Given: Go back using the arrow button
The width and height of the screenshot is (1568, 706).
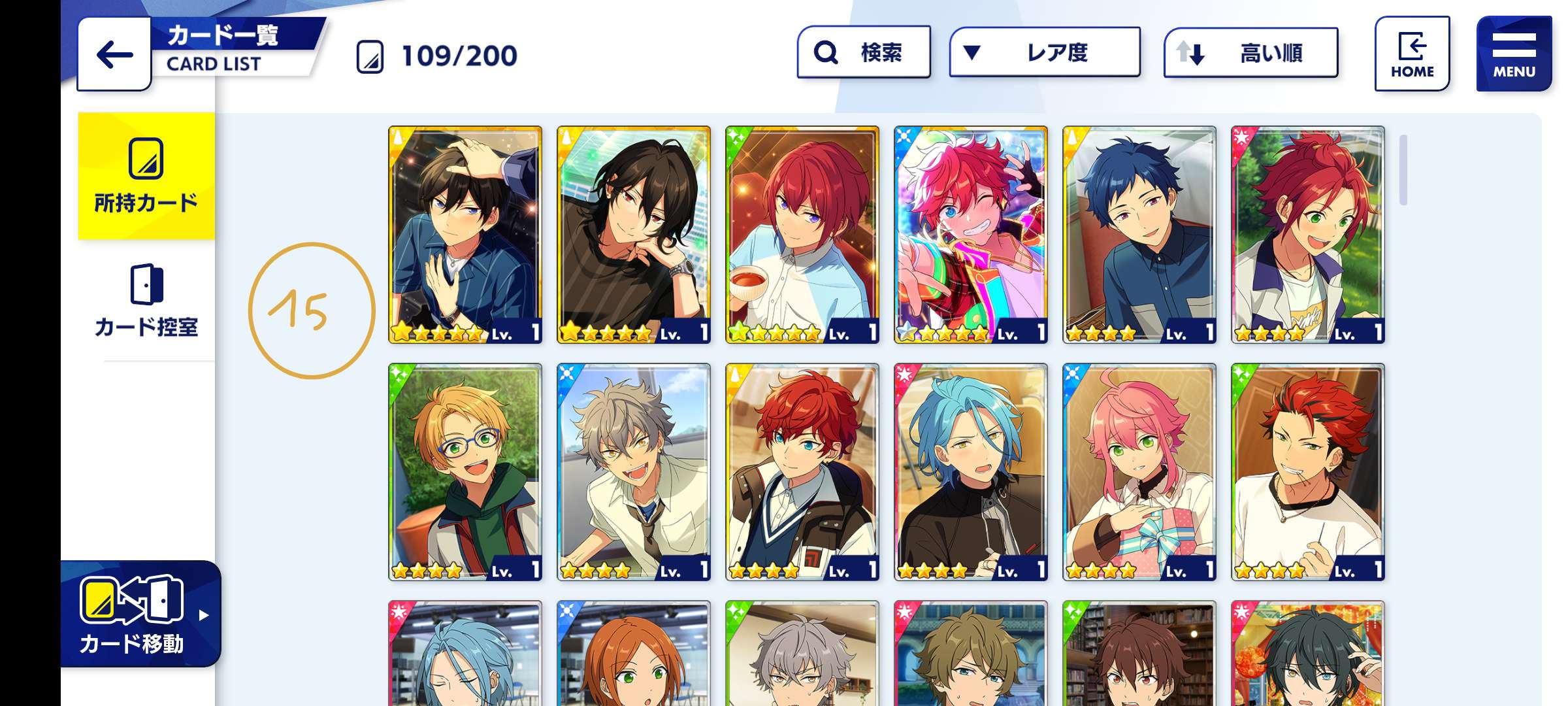Looking at the screenshot, I should [114, 55].
